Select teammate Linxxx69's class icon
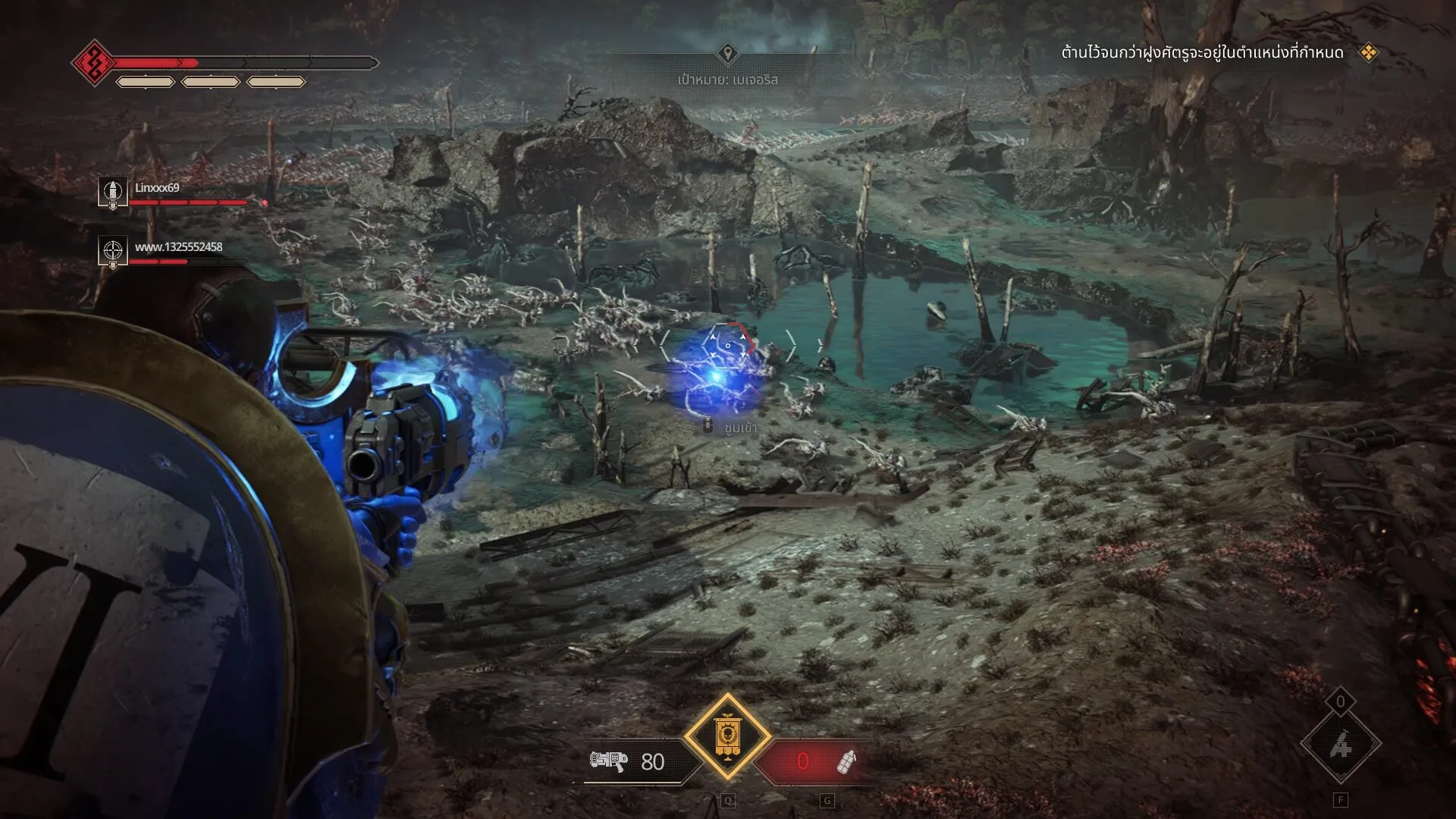The height and width of the screenshot is (819, 1456). coord(113,191)
